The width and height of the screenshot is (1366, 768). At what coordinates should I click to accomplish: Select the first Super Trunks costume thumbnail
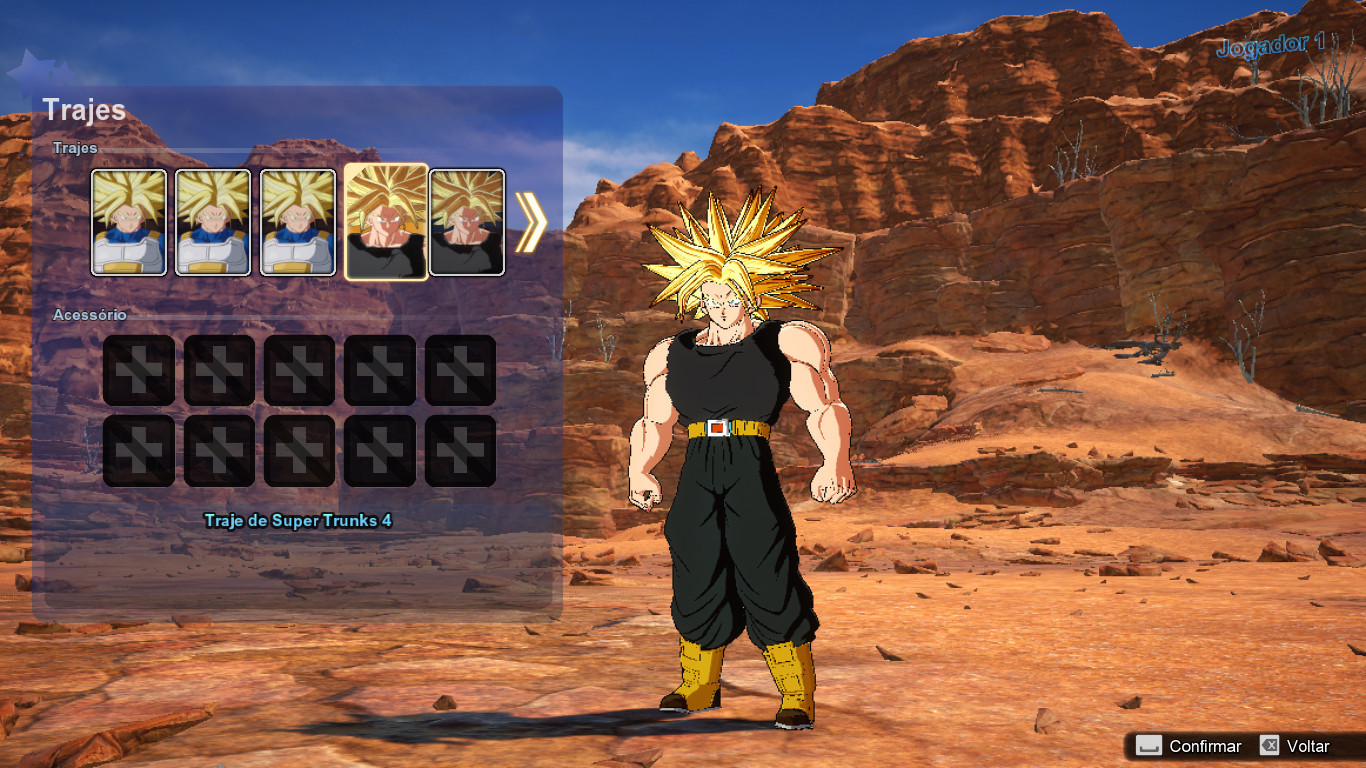click(128, 220)
